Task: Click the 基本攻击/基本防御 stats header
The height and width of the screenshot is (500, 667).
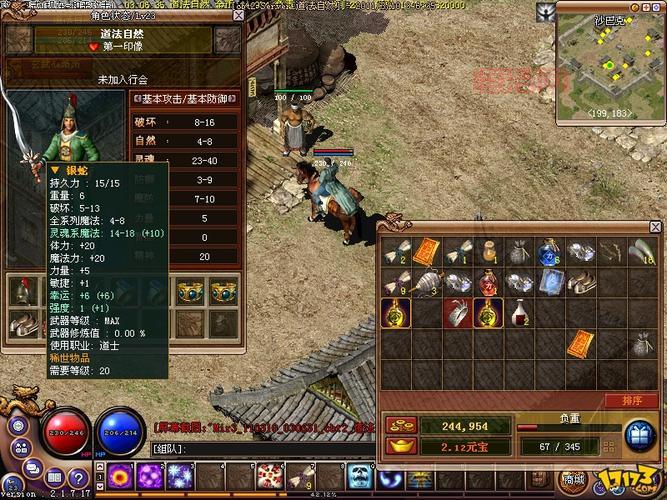Action: [187, 98]
